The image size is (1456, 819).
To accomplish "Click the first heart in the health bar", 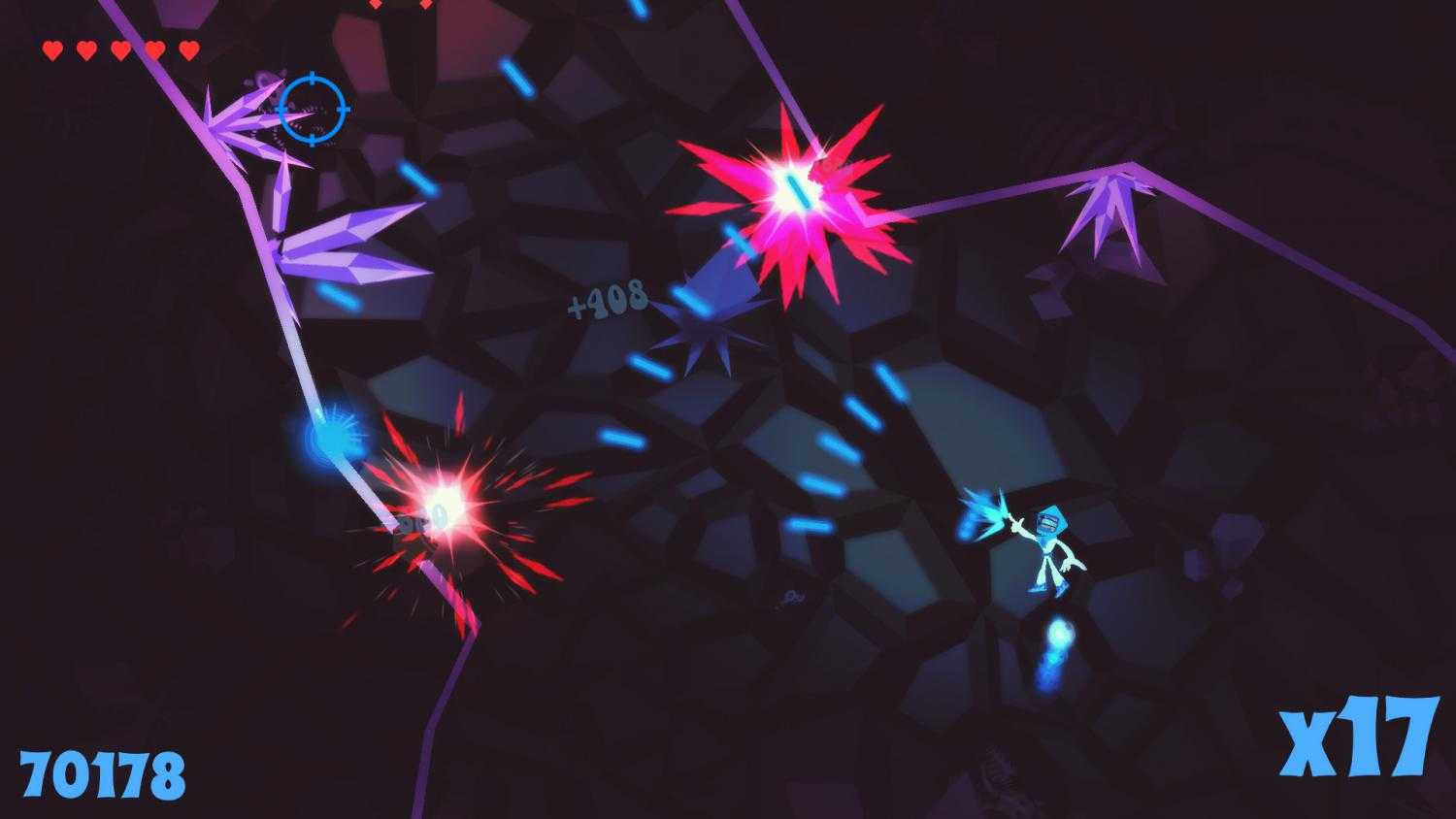I will coord(53,47).
